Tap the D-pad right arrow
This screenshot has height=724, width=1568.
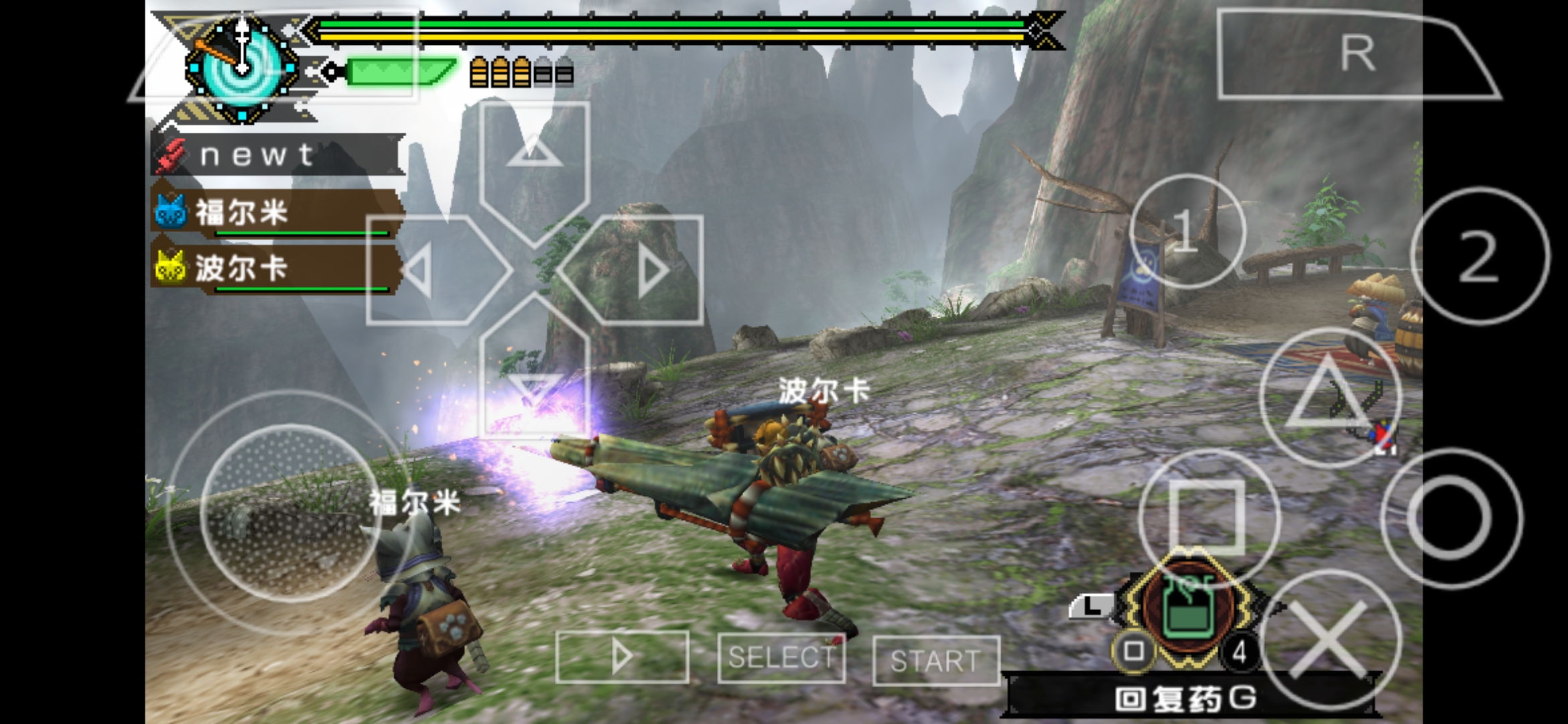[x=640, y=270]
